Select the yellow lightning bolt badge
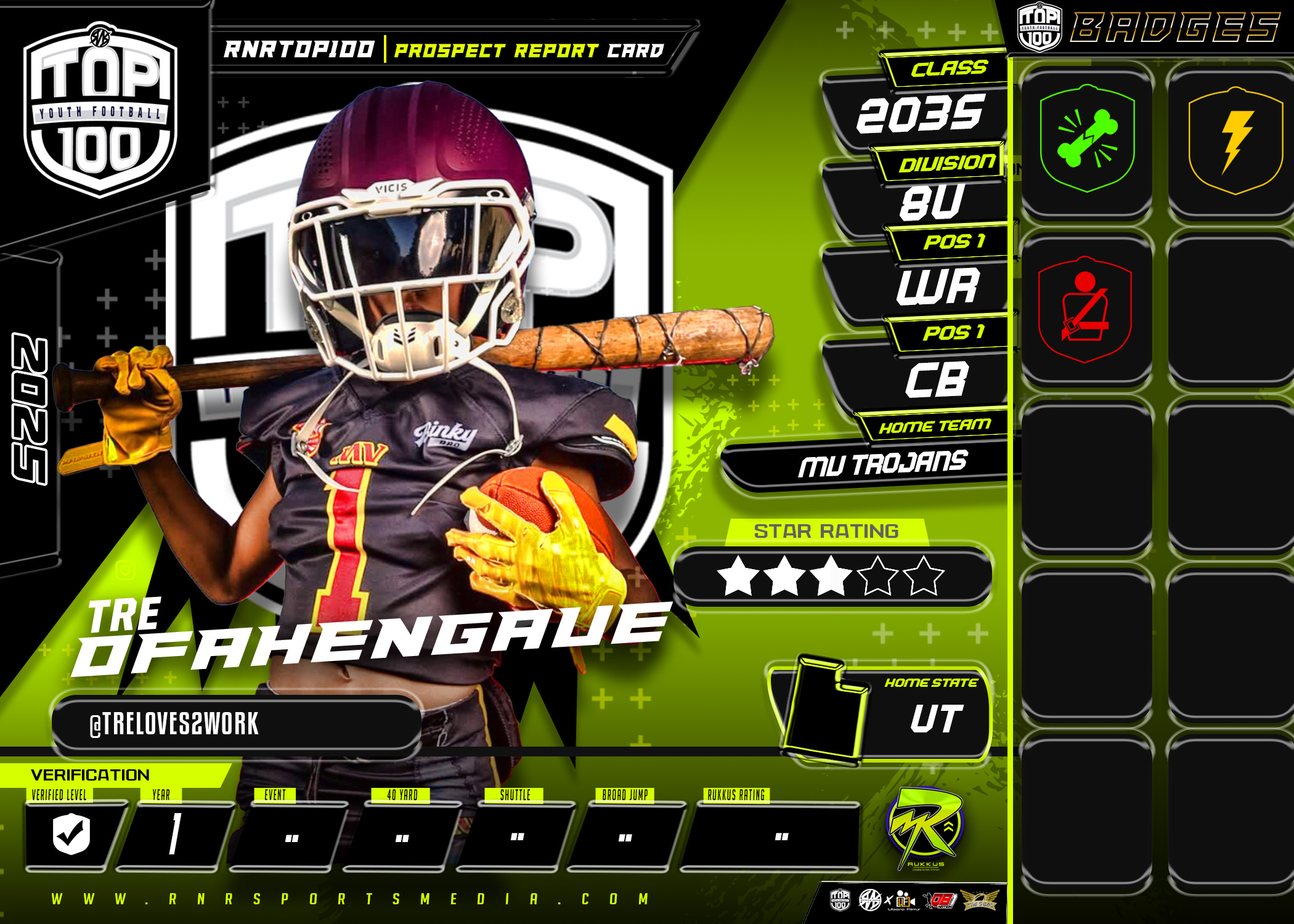The width and height of the screenshot is (1294, 924). click(x=1235, y=141)
